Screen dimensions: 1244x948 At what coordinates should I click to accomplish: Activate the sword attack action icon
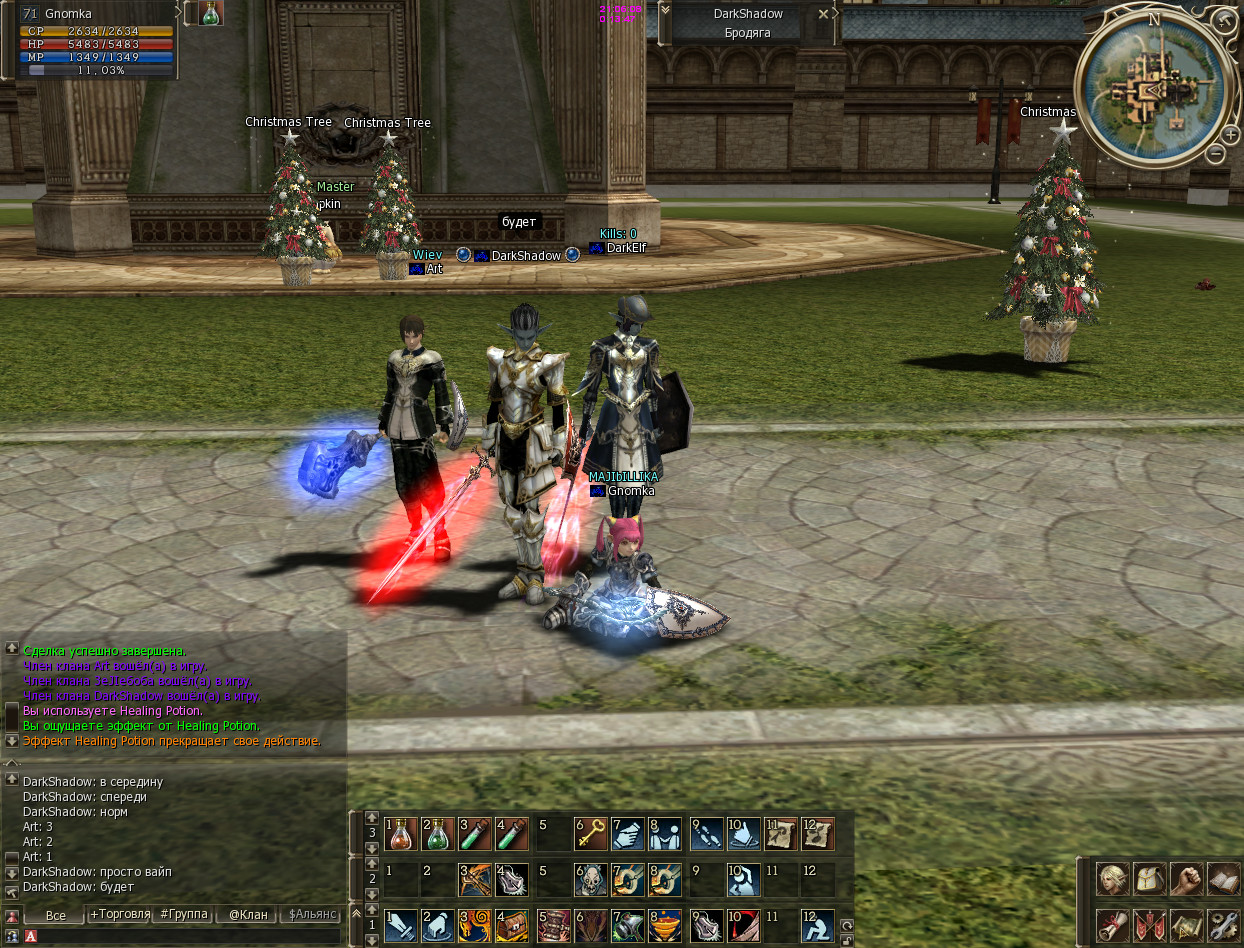pos(401,925)
